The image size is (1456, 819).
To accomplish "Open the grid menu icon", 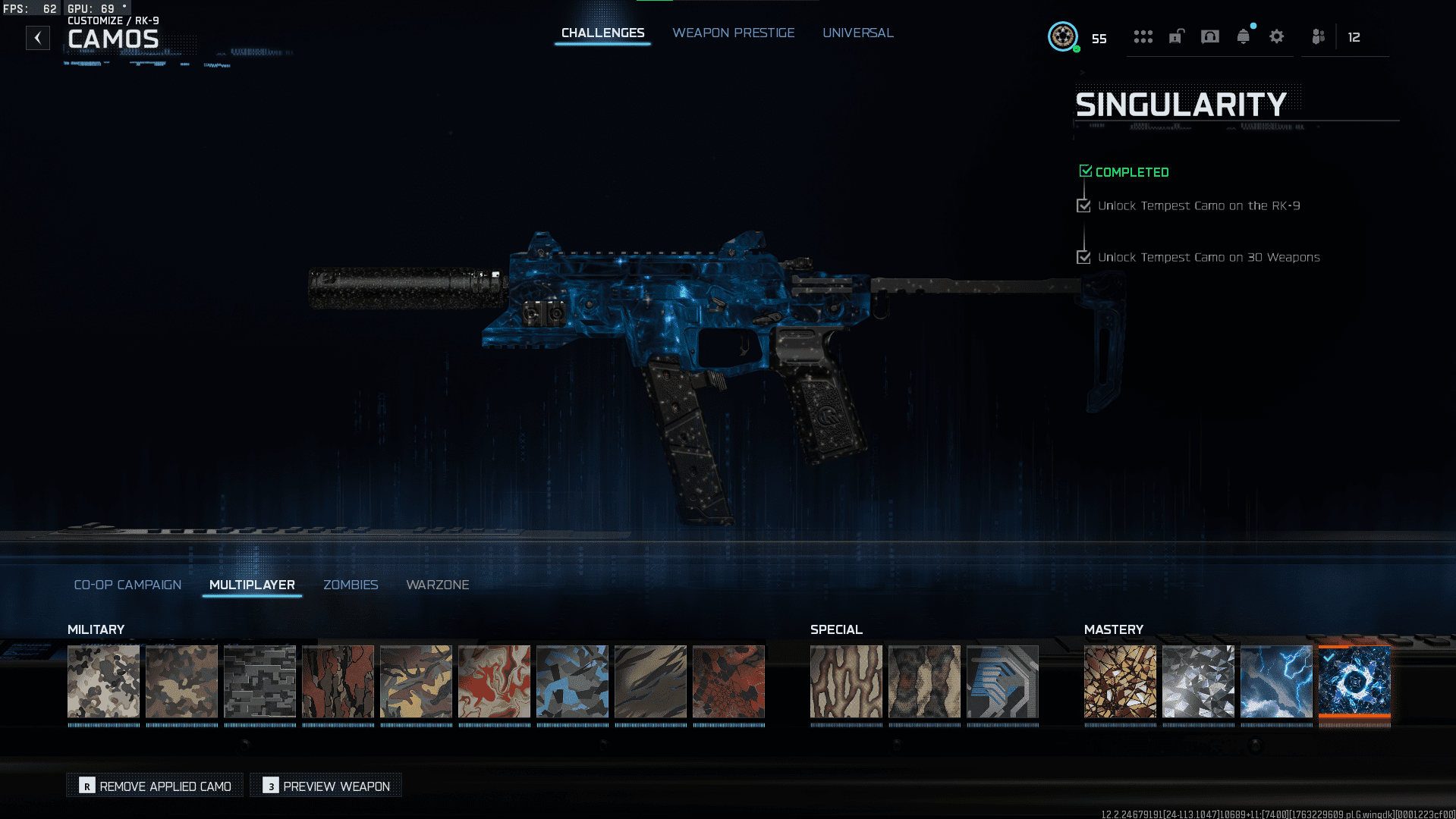I will 1143,36.
